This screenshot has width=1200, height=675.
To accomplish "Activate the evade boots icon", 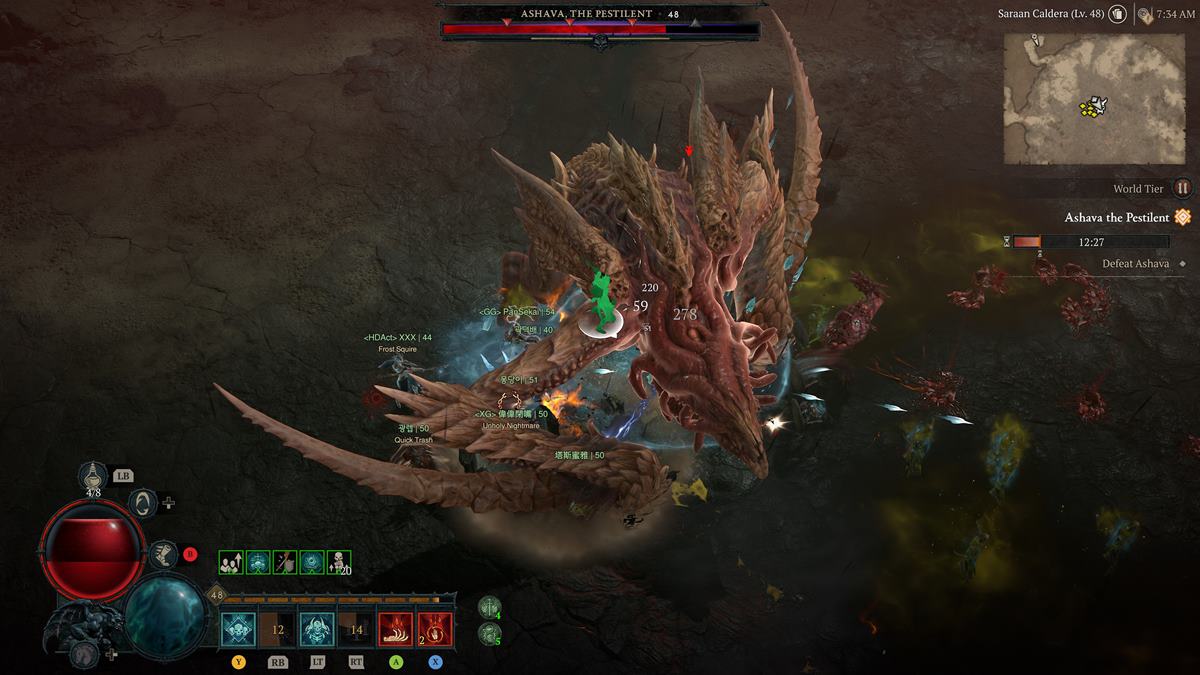I will click(161, 551).
